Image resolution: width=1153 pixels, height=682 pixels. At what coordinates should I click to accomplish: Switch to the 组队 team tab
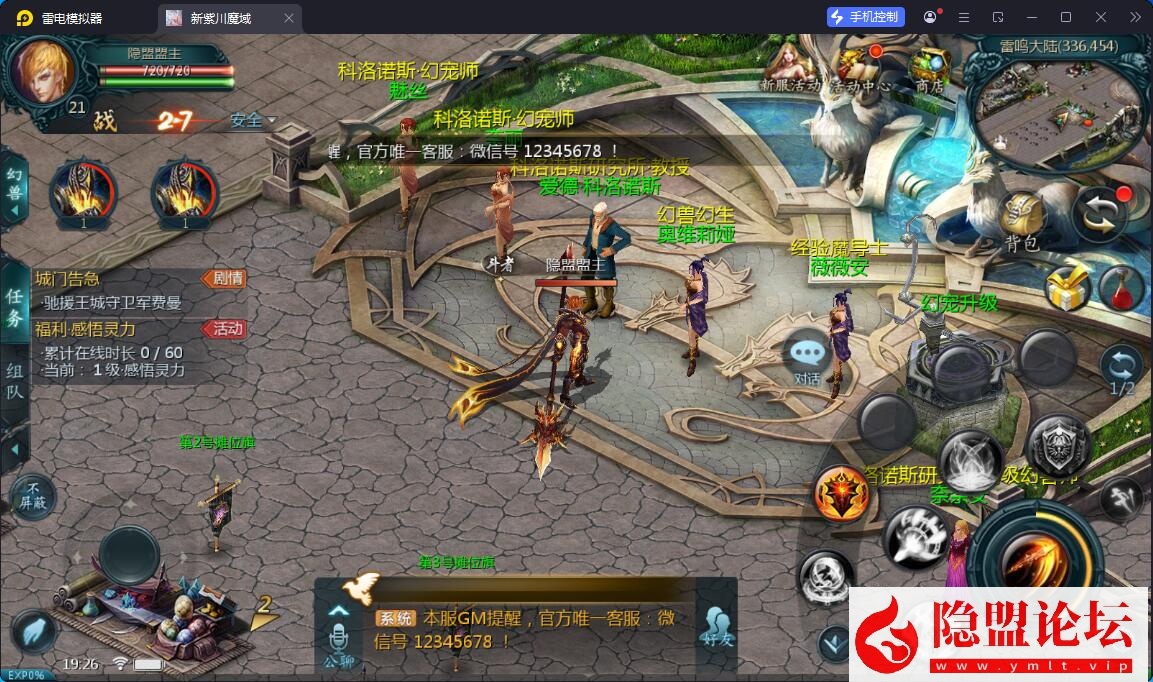pyautogui.click(x=15, y=380)
